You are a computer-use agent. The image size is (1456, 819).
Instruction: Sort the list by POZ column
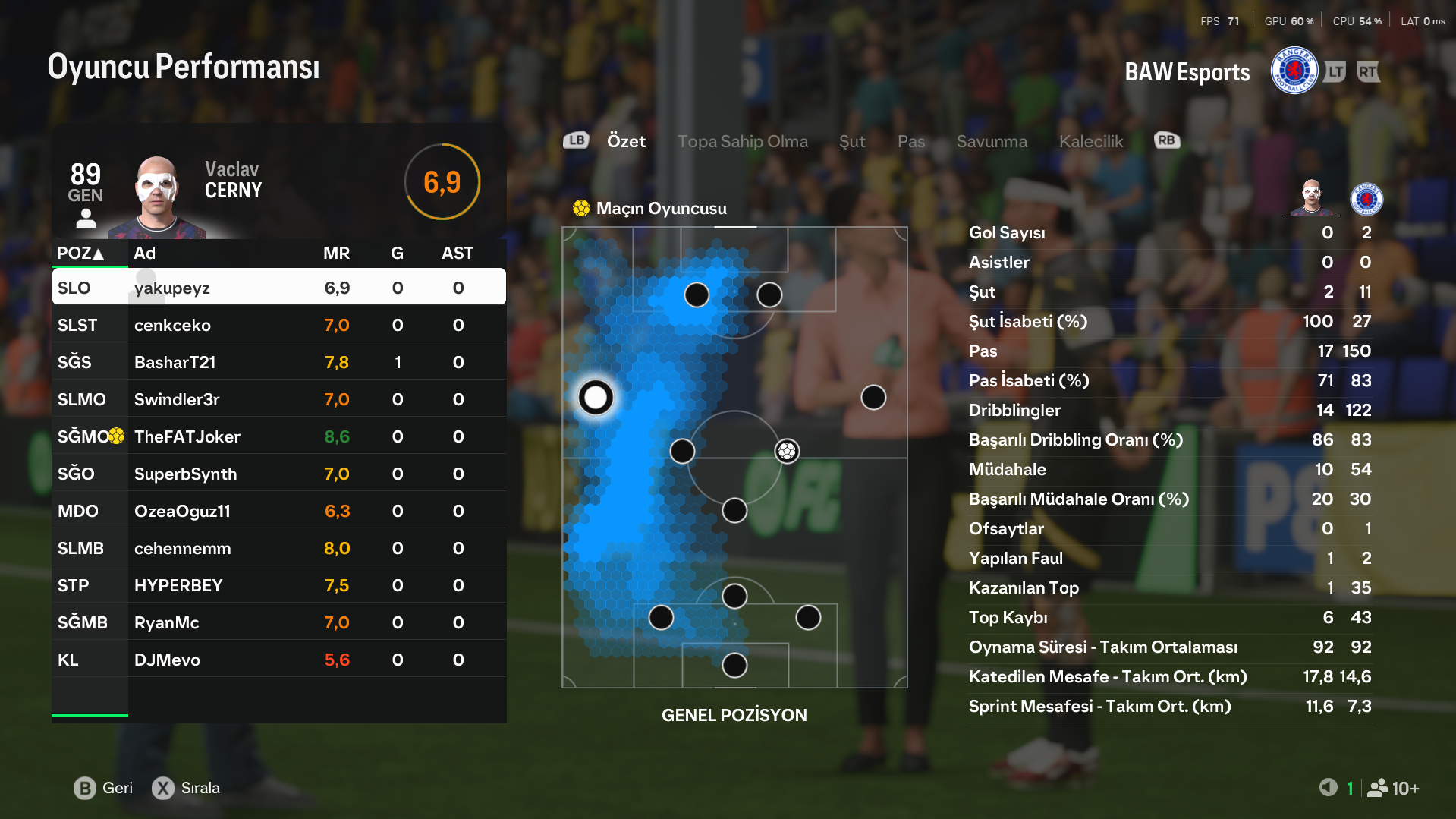coord(80,253)
